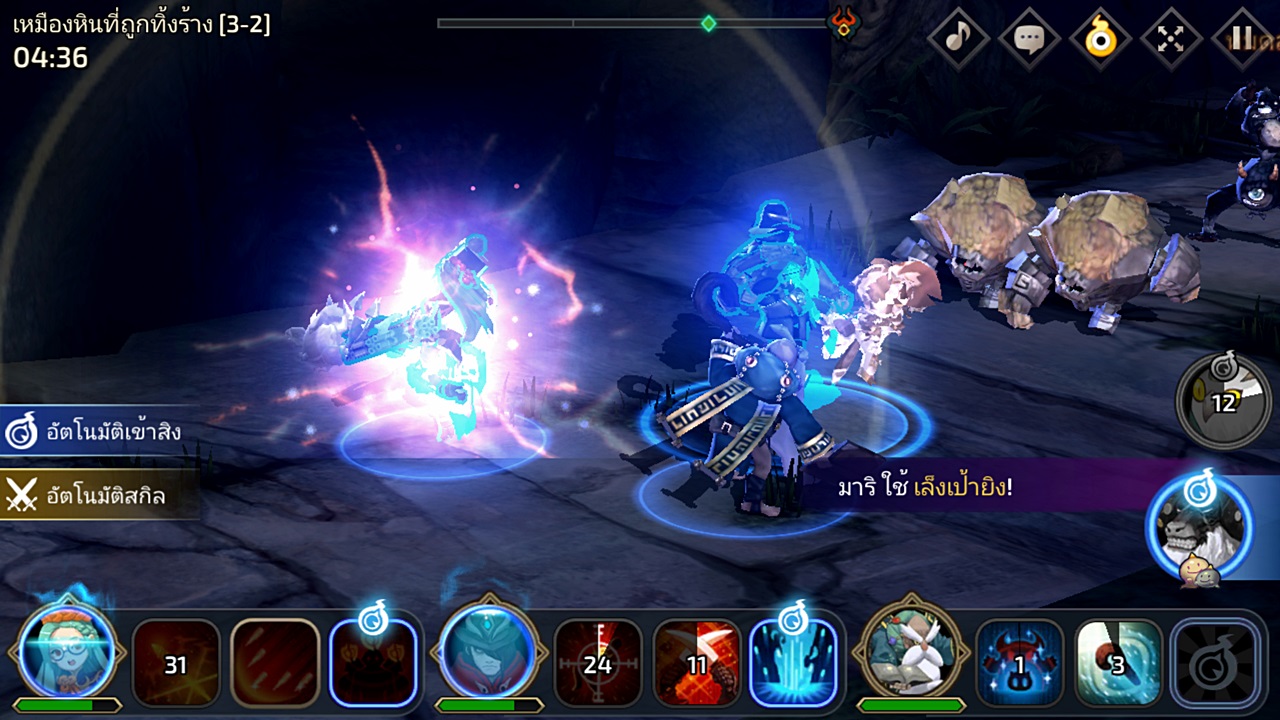Open the chat speech bubble
The width and height of the screenshot is (1280, 720).
(x=1029, y=39)
